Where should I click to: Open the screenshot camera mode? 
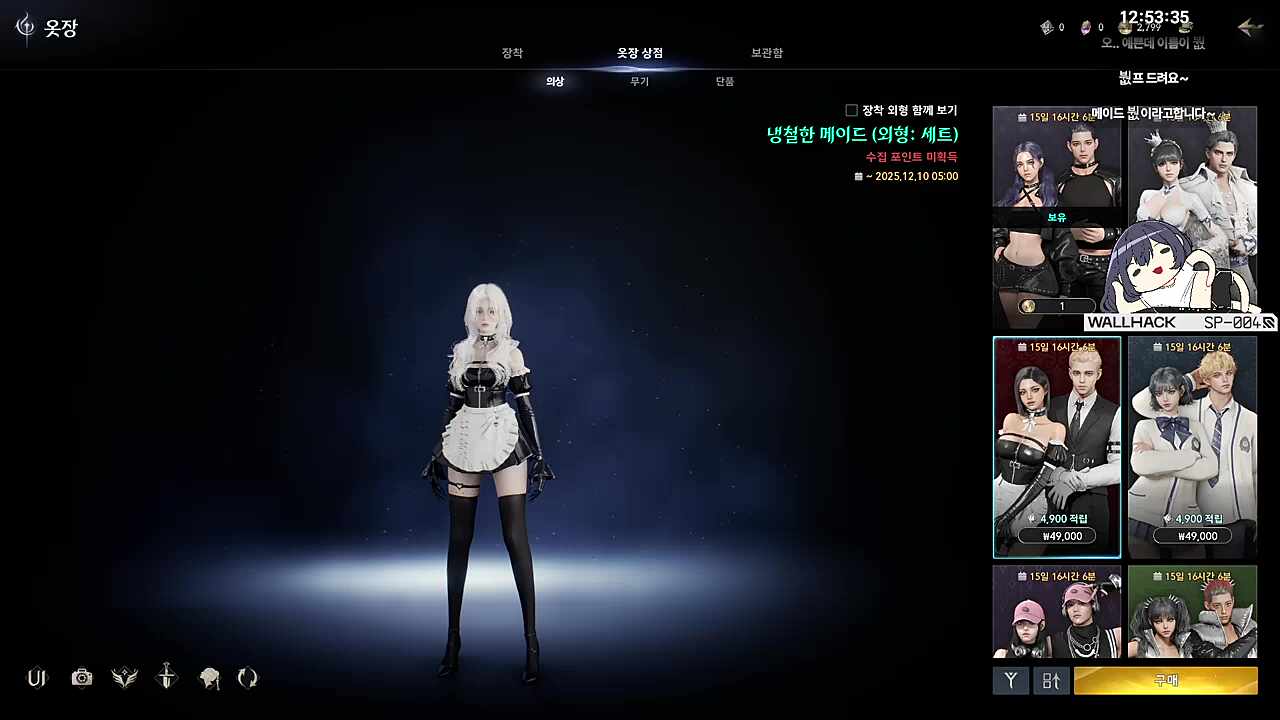(81, 678)
